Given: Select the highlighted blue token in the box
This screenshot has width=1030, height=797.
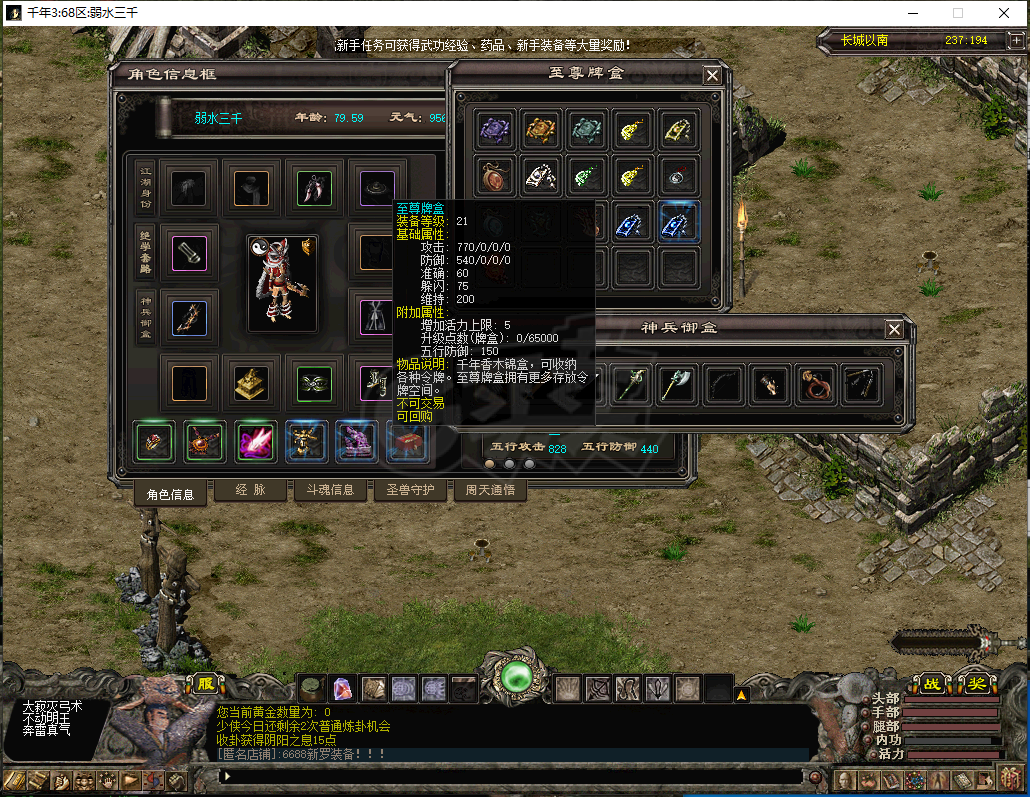Looking at the screenshot, I should pos(680,222).
